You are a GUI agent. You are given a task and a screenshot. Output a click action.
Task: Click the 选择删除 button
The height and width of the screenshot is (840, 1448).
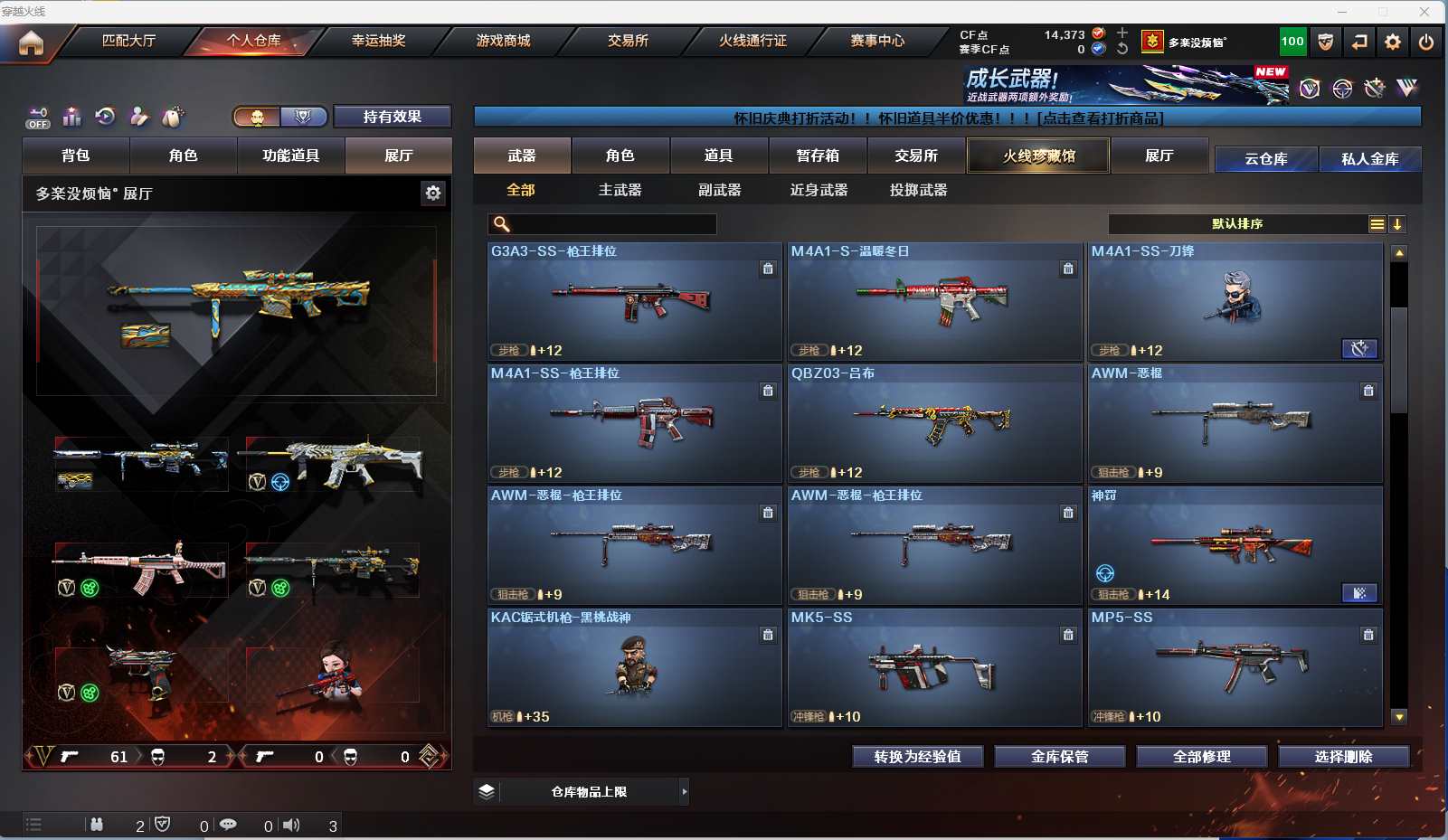pyautogui.click(x=1343, y=757)
